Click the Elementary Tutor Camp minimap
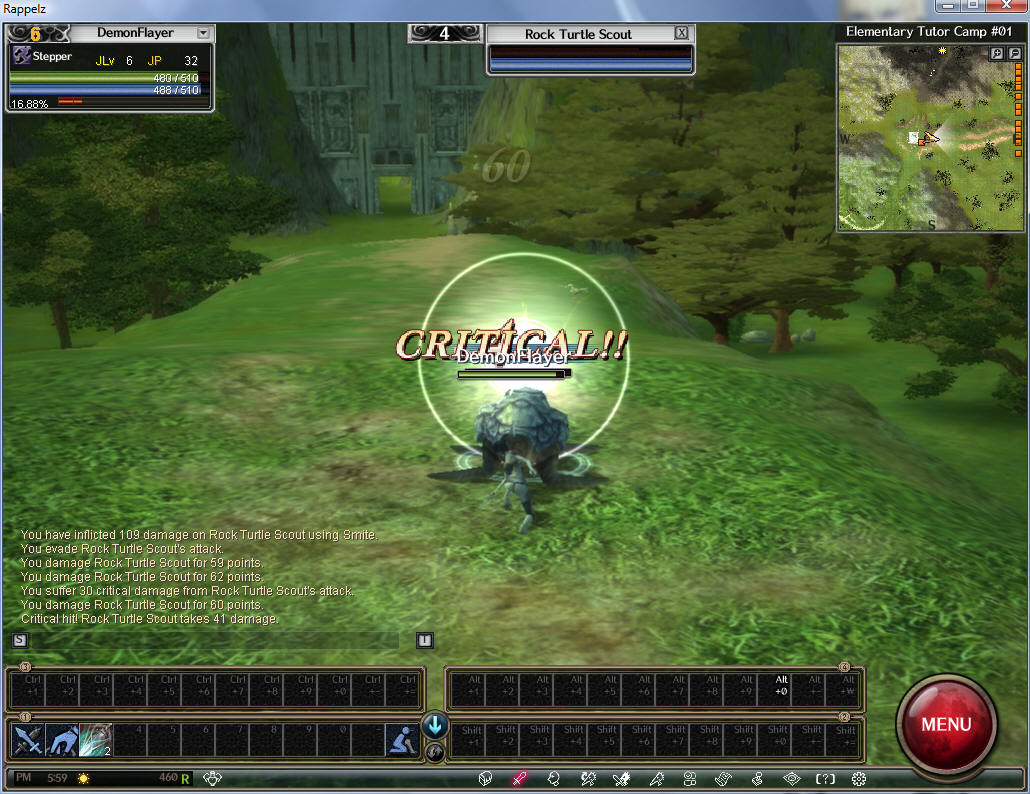The image size is (1030, 794). (930, 140)
